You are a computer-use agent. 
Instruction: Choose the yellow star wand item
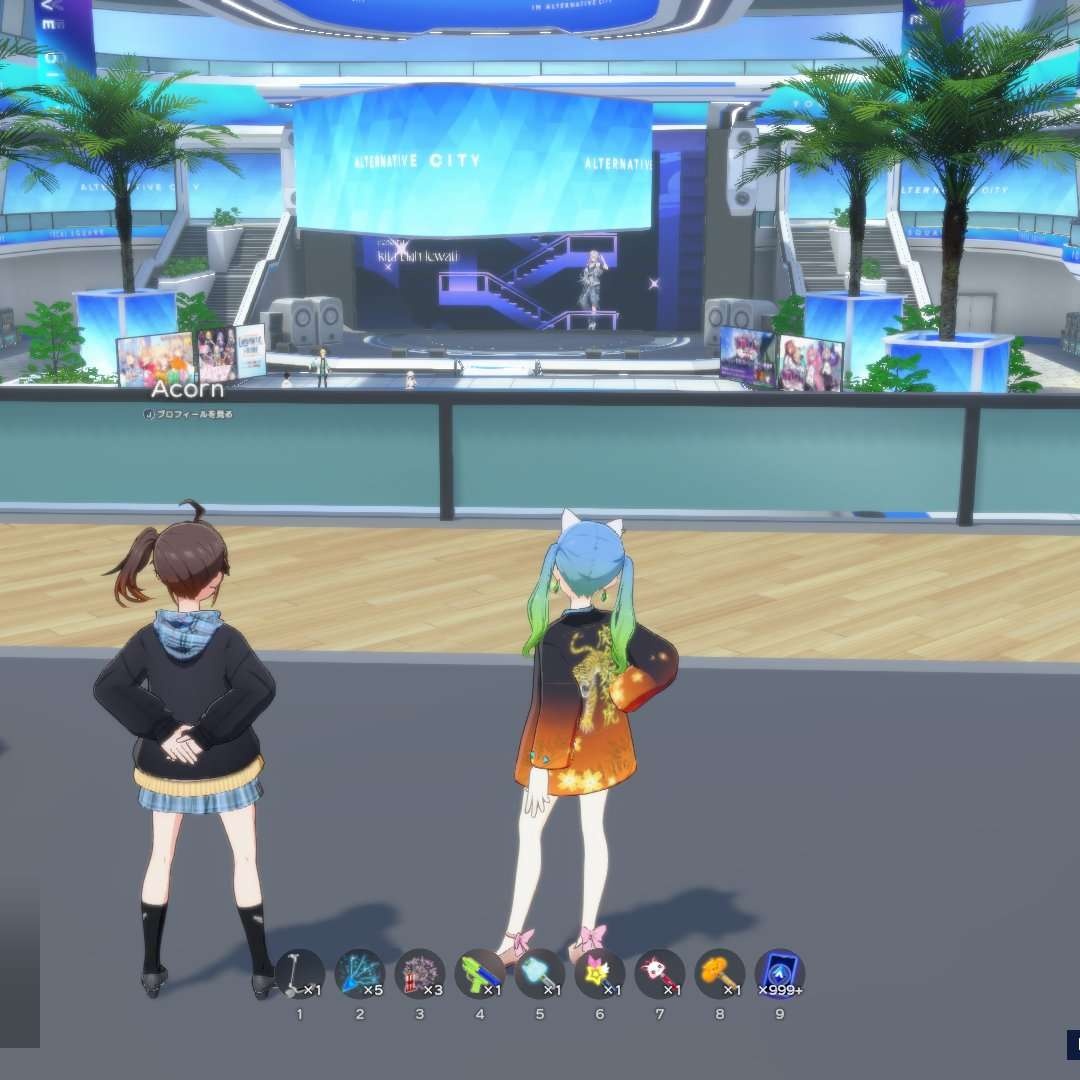(599, 974)
